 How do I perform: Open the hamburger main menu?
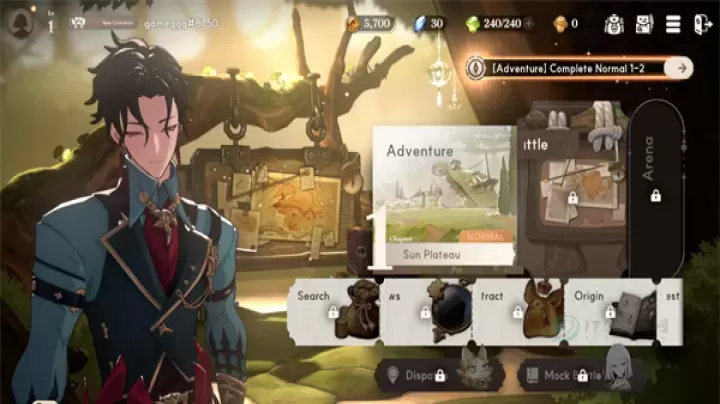click(x=673, y=23)
